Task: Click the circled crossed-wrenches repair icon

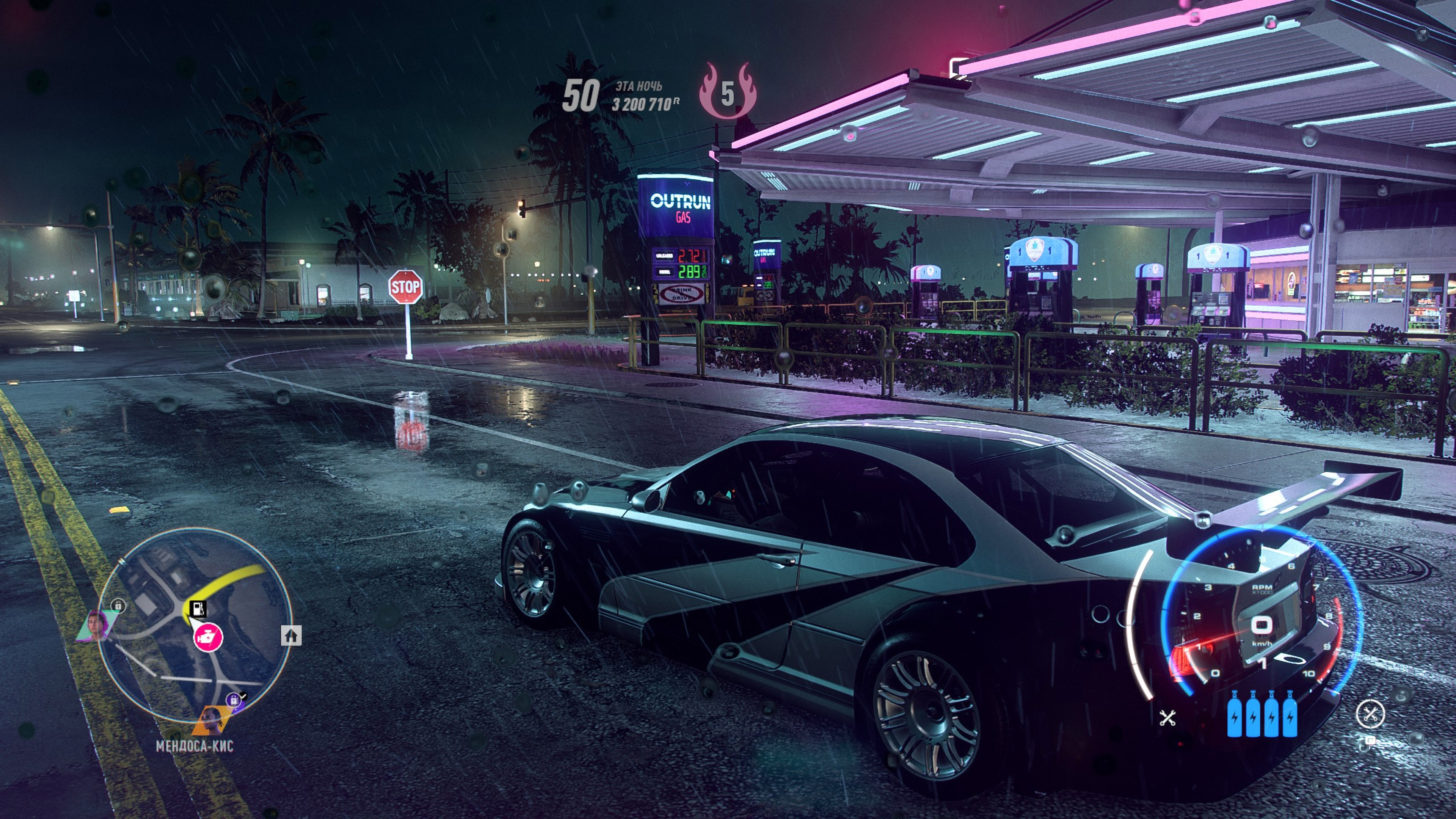Action: [x=1370, y=714]
